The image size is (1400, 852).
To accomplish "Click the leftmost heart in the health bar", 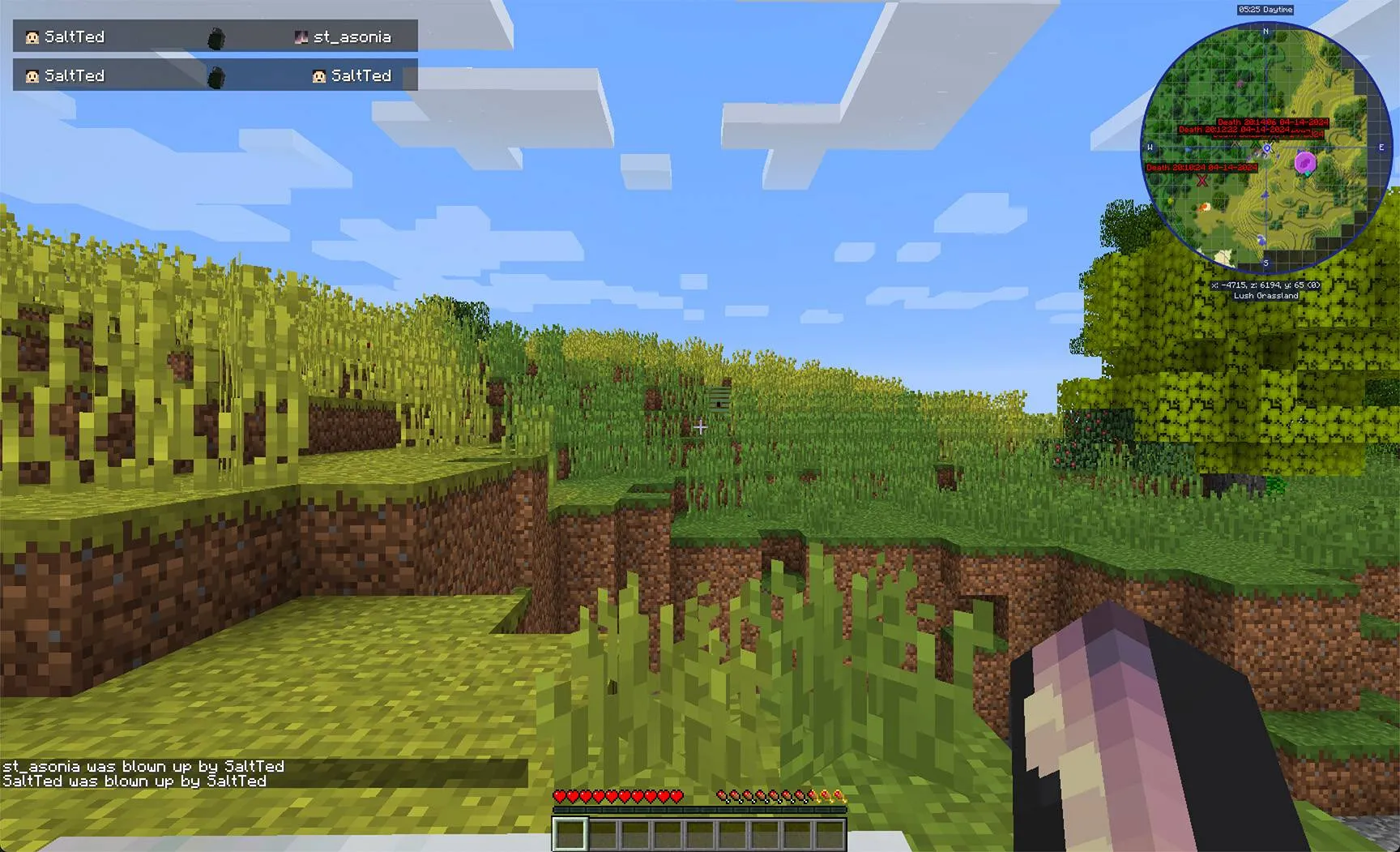I will pyautogui.click(x=560, y=796).
